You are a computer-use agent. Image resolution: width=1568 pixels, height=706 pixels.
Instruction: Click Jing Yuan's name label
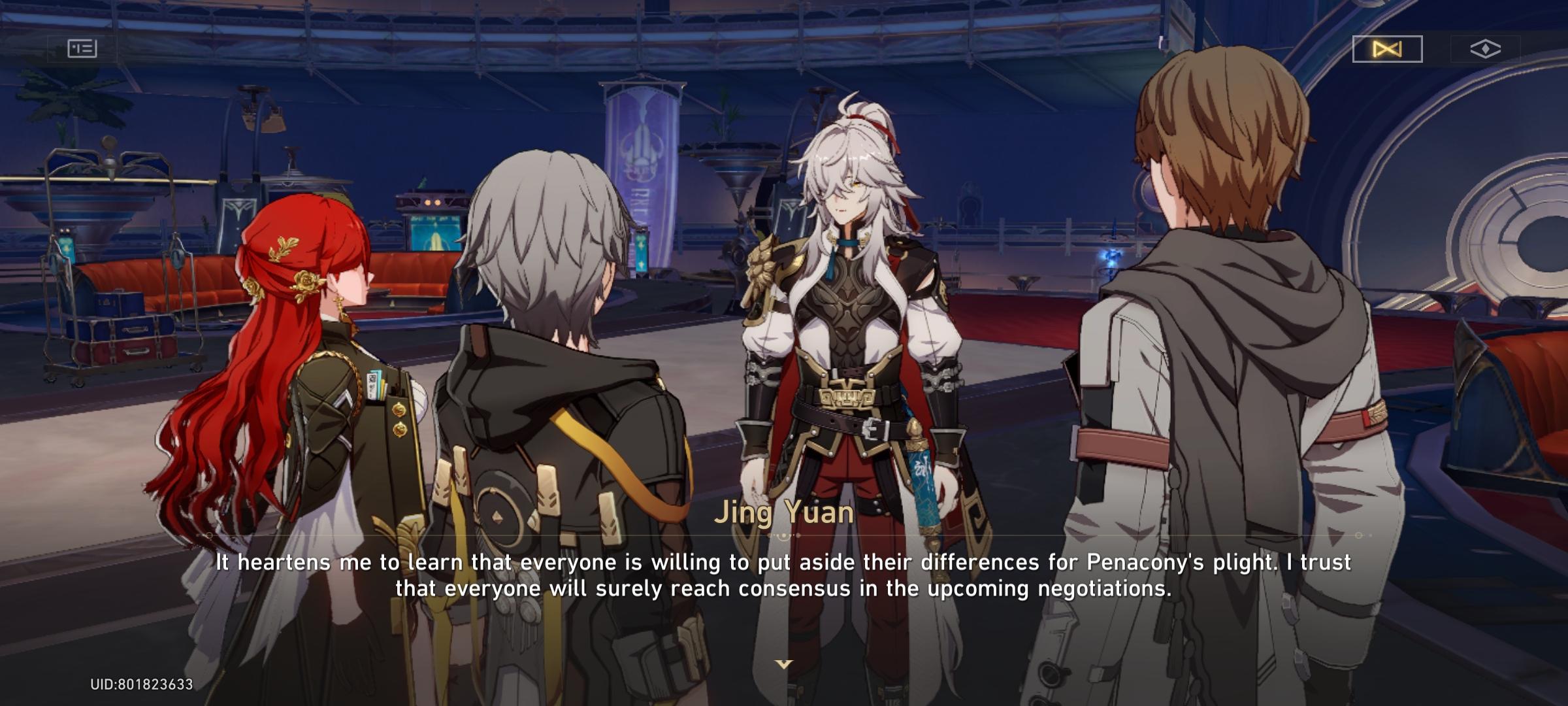(x=783, y=514)
